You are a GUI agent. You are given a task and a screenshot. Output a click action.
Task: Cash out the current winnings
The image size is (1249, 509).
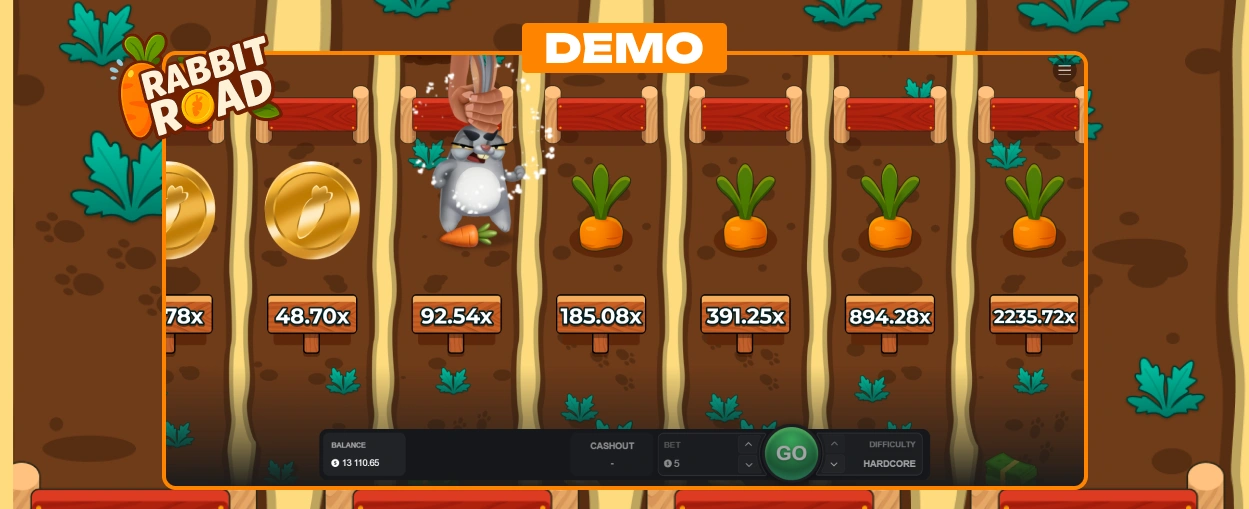coord(612,454)
